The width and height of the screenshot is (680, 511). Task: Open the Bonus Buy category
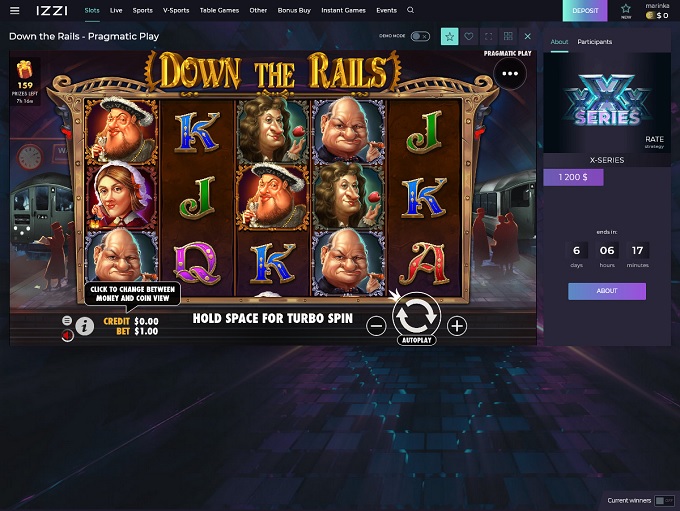294,10
